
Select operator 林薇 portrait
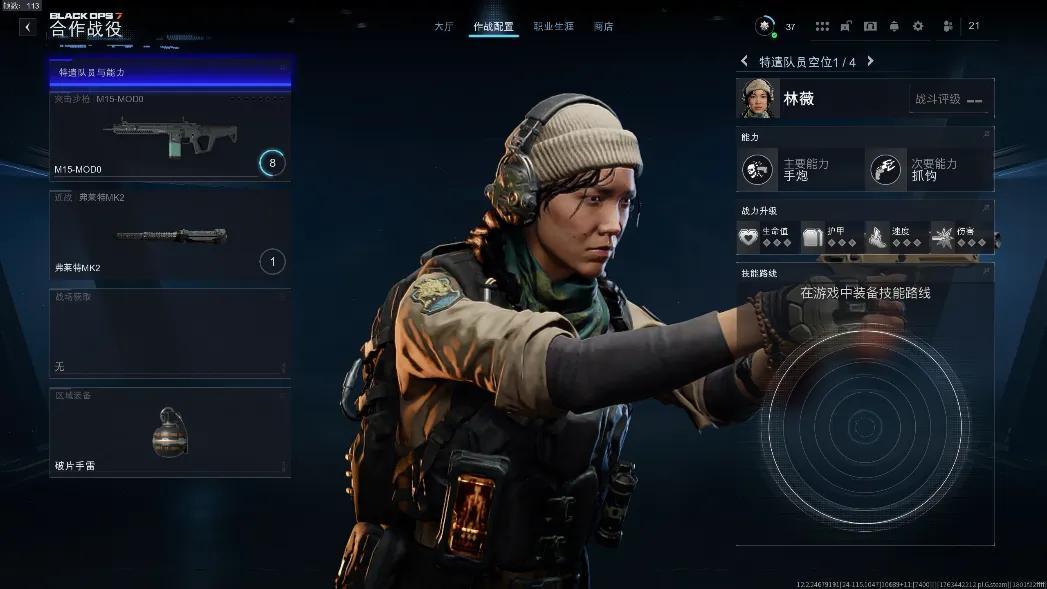(759, 99)
